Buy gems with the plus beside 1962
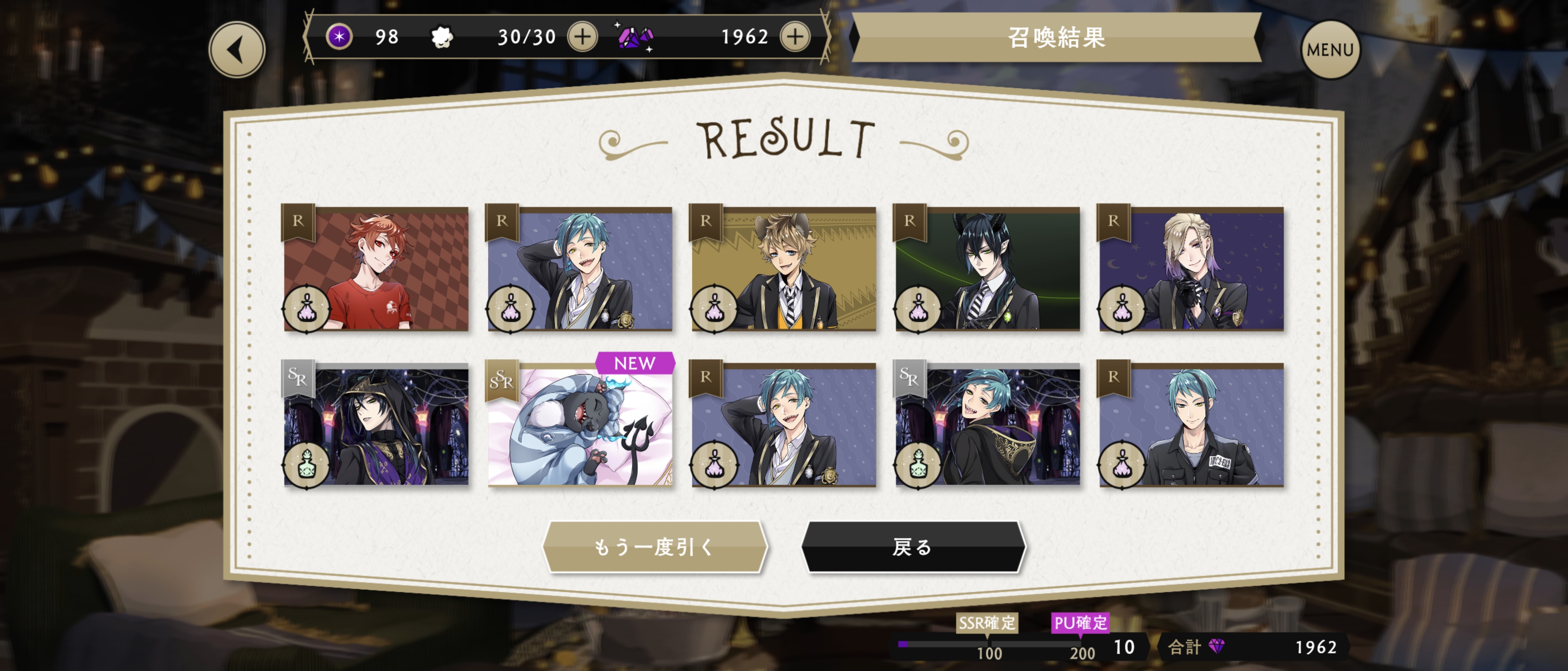This screenshot has width=1568, height=671. pos(795,37)
